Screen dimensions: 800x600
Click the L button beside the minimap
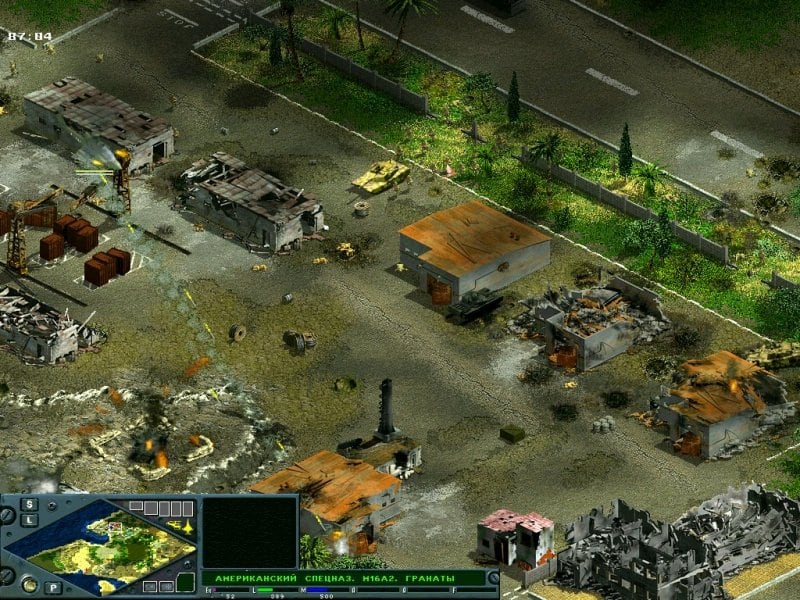click(30, 519)
